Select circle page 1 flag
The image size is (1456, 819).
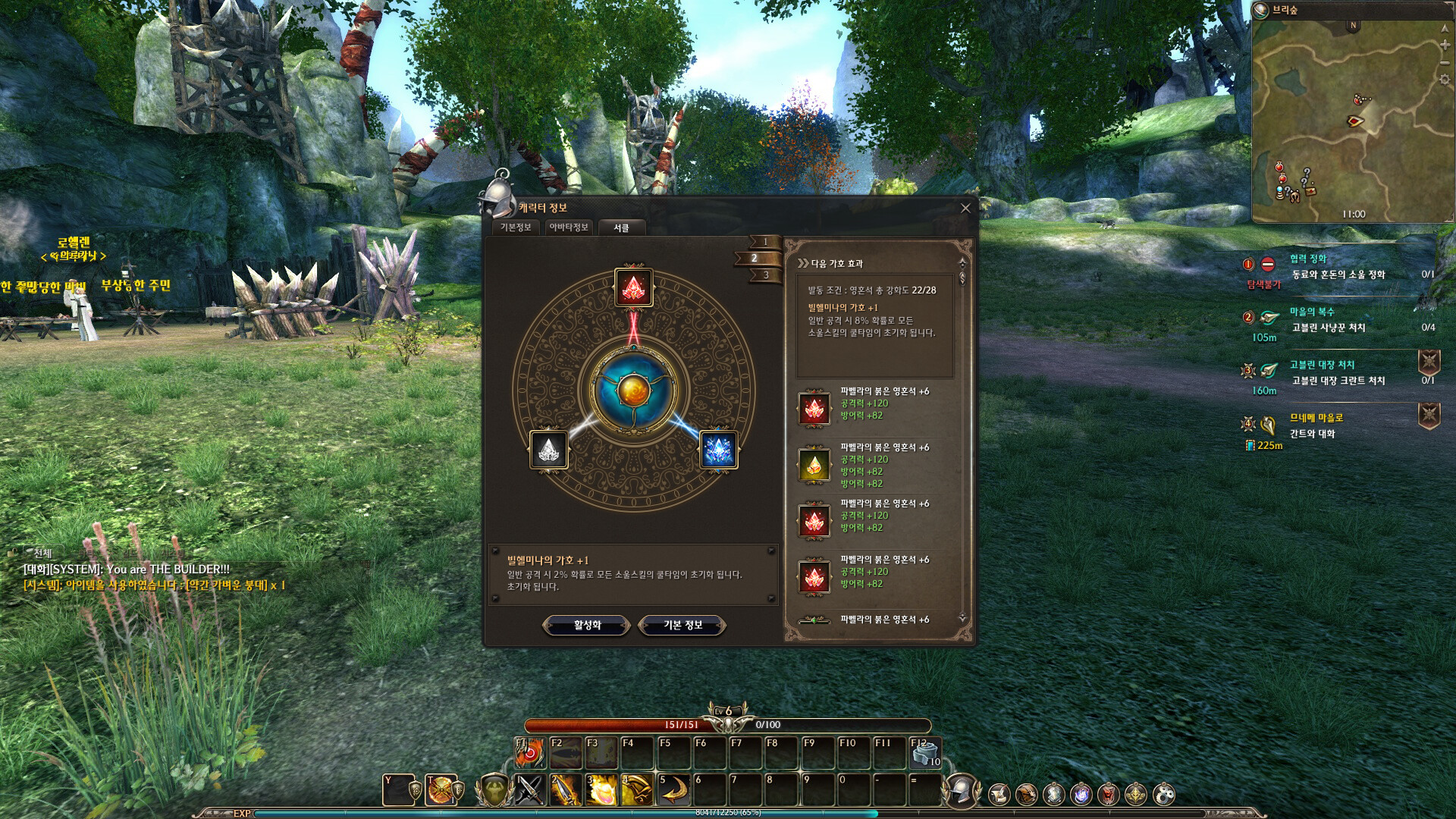[x=764, y=242]
